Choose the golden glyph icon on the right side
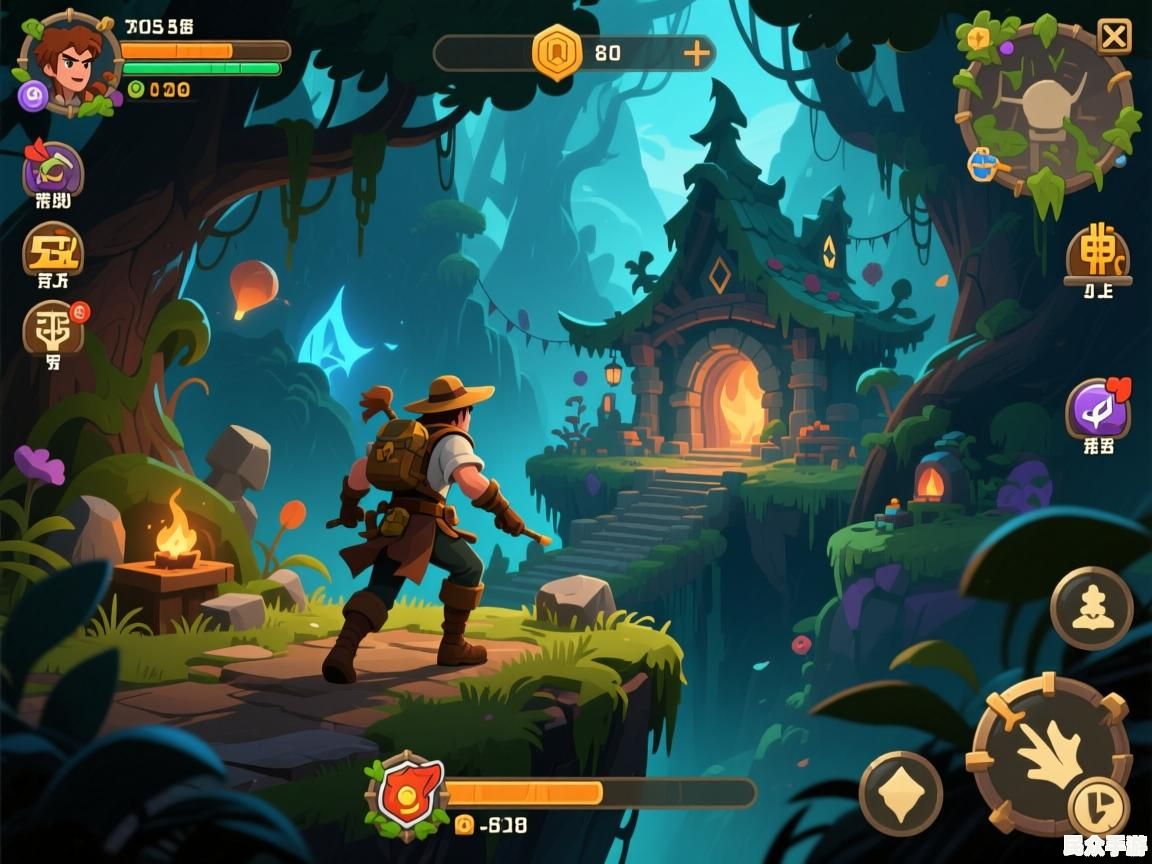 click(x=1097, y=254)
